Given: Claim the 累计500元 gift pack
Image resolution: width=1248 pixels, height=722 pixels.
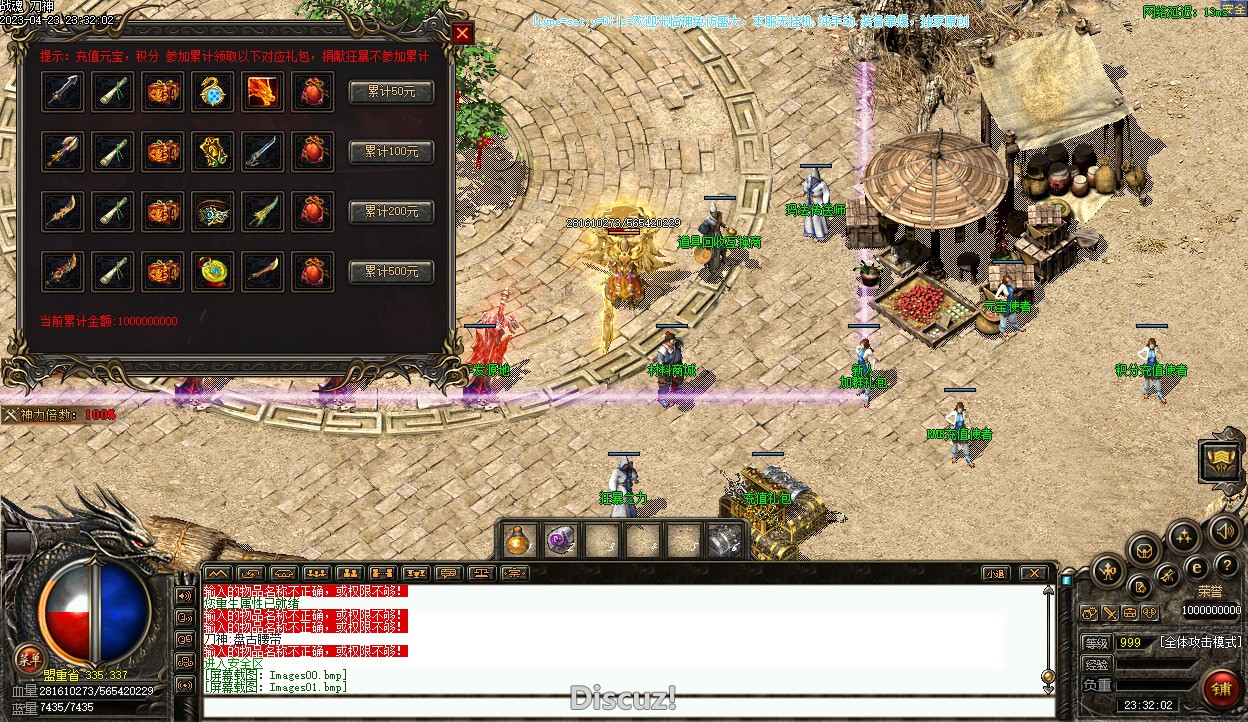Looking at the screenshot, I should coord(390,272).
